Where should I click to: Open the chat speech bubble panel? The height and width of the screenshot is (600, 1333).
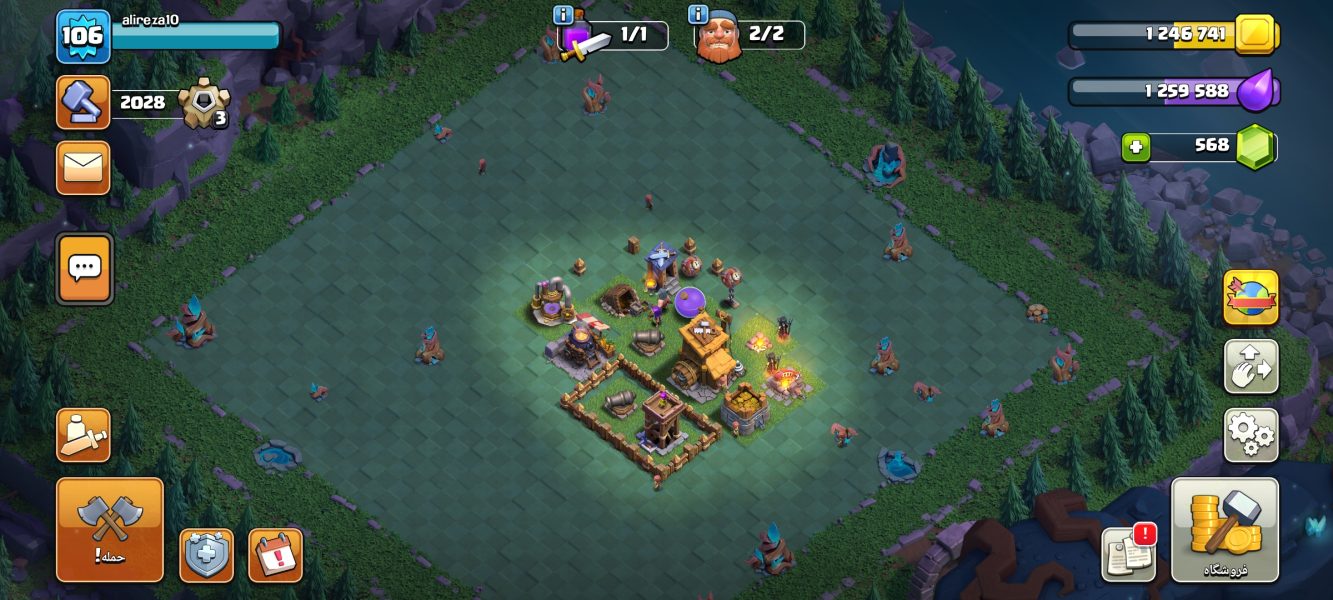click(x=85, y=268)
